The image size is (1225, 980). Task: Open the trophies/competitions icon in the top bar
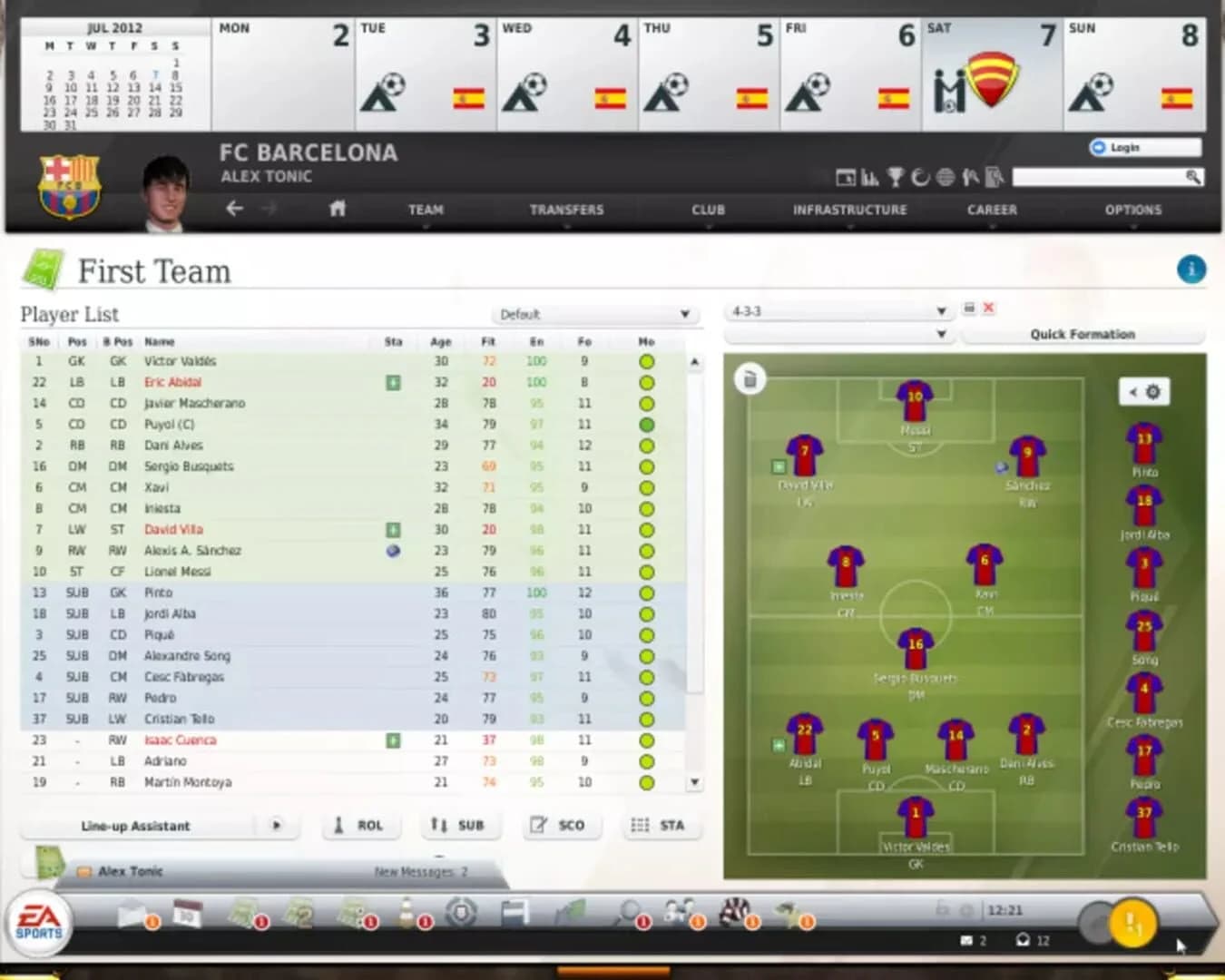896,179
